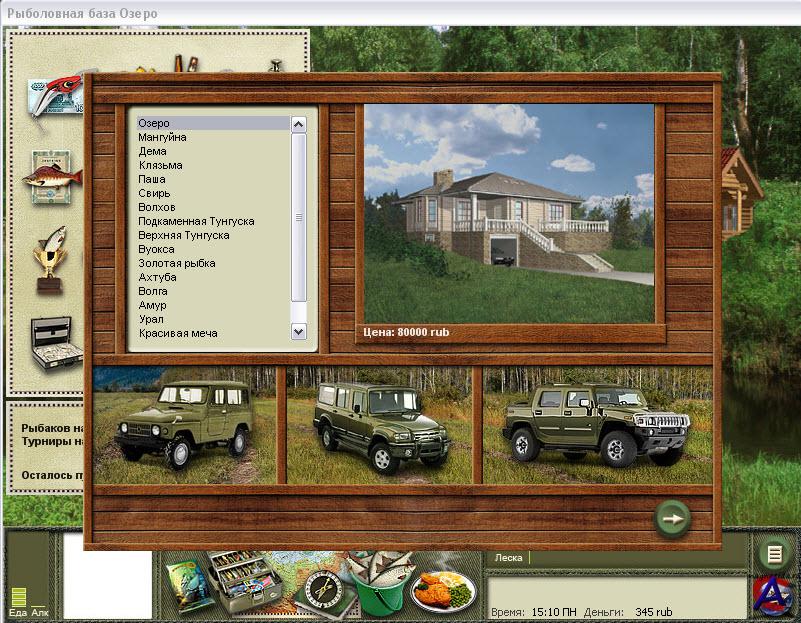Click the list's scroll-down arrow
This screenshot has height=623, width=801.
pos(298,331)
